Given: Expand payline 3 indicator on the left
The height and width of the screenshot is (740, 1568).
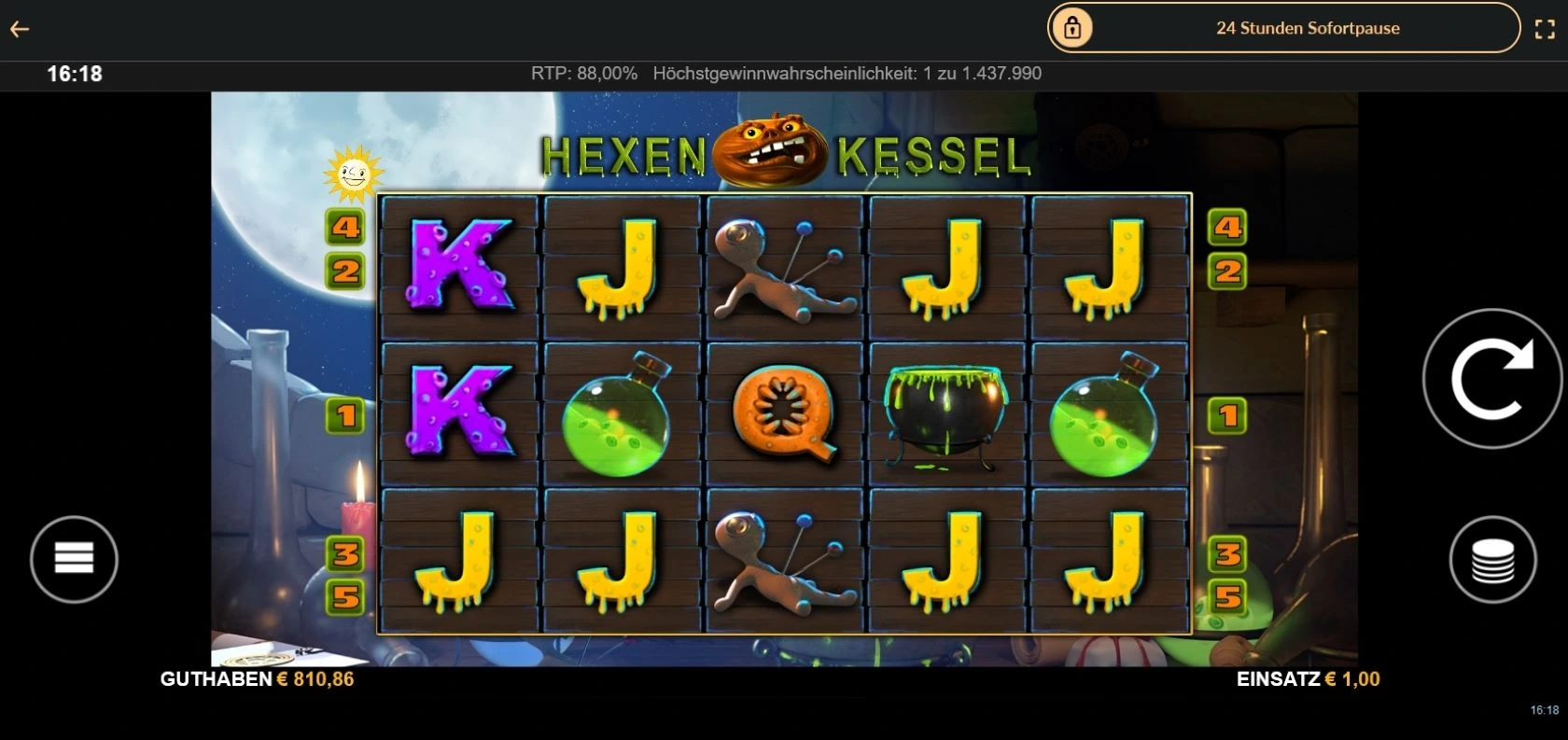Looking at the screenshot, I should pos(346,552).
